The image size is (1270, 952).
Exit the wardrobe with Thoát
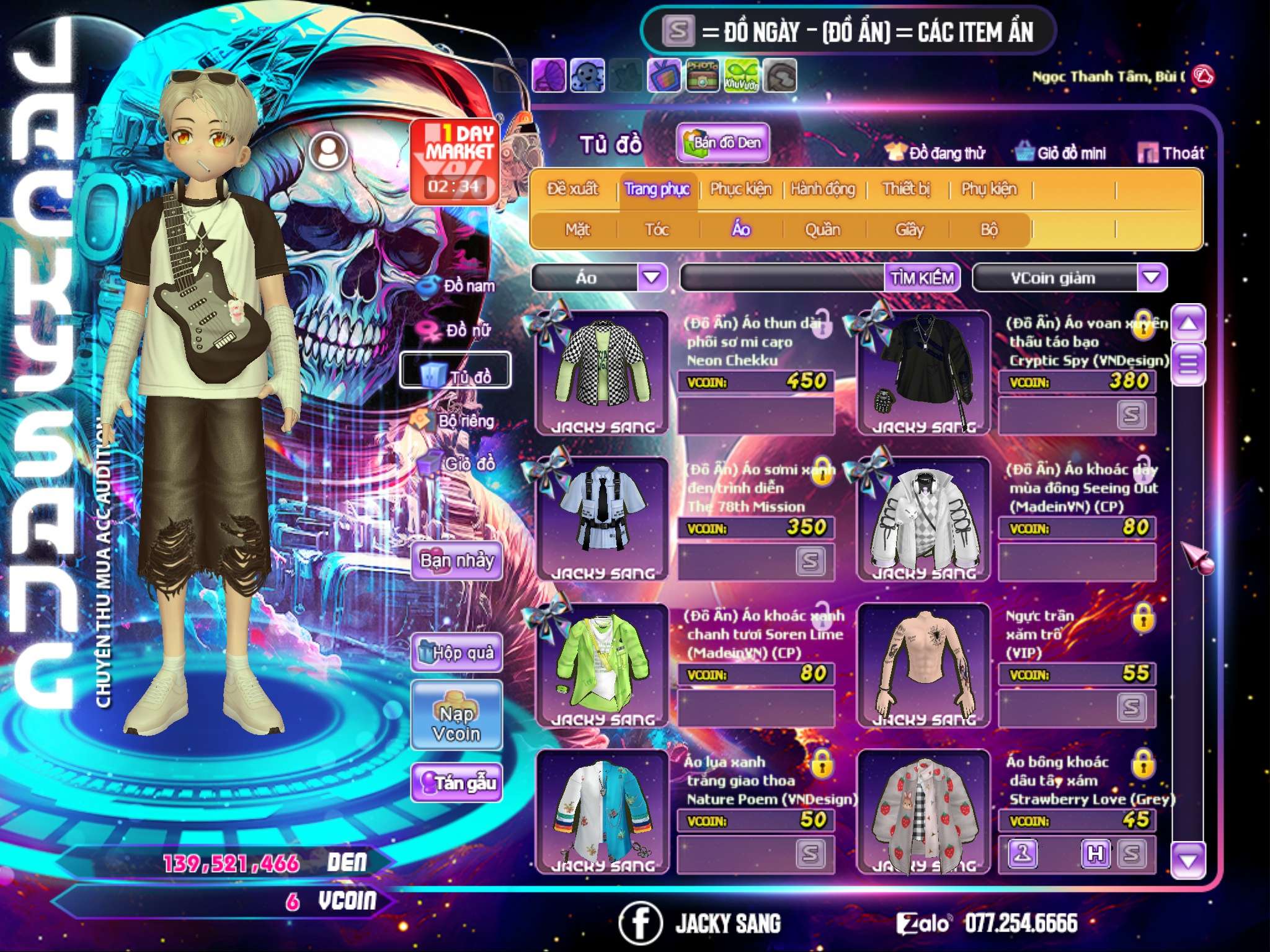[x=1171, y=153]
